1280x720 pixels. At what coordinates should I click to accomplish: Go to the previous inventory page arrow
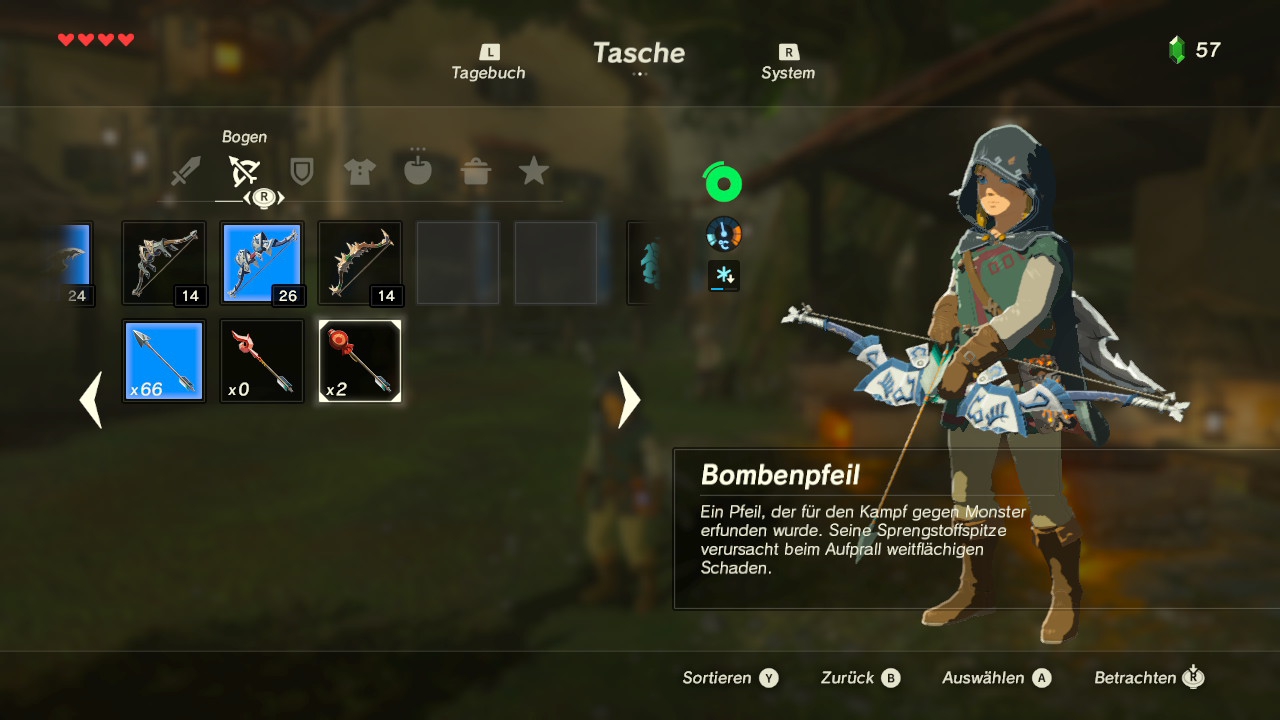pos(91,400)
